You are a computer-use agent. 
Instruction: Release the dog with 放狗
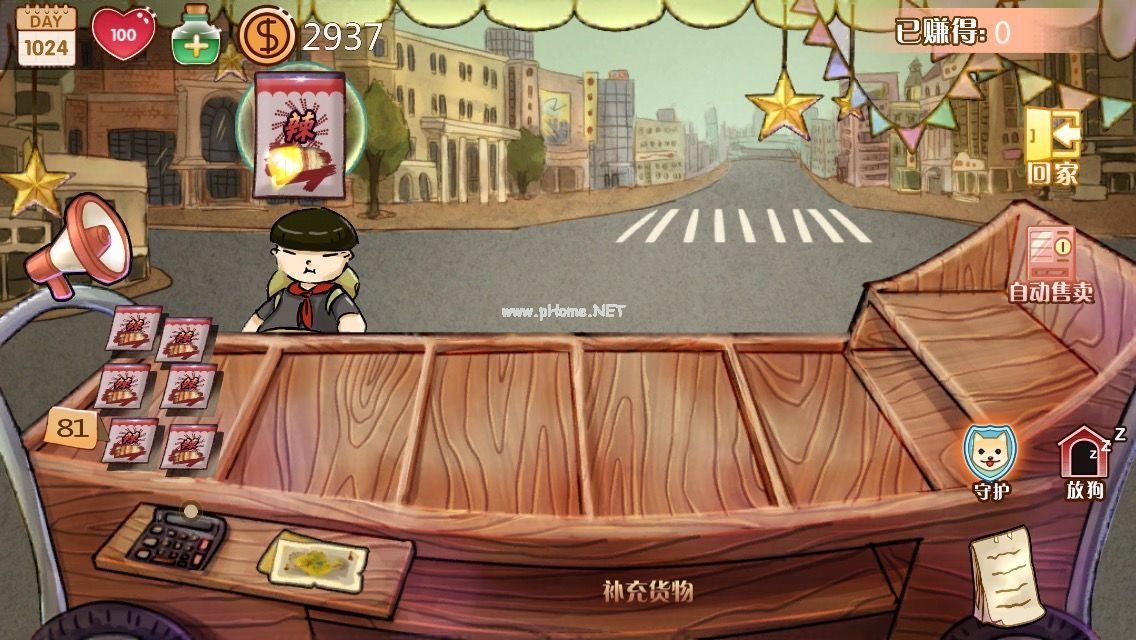coord(1085,462)
